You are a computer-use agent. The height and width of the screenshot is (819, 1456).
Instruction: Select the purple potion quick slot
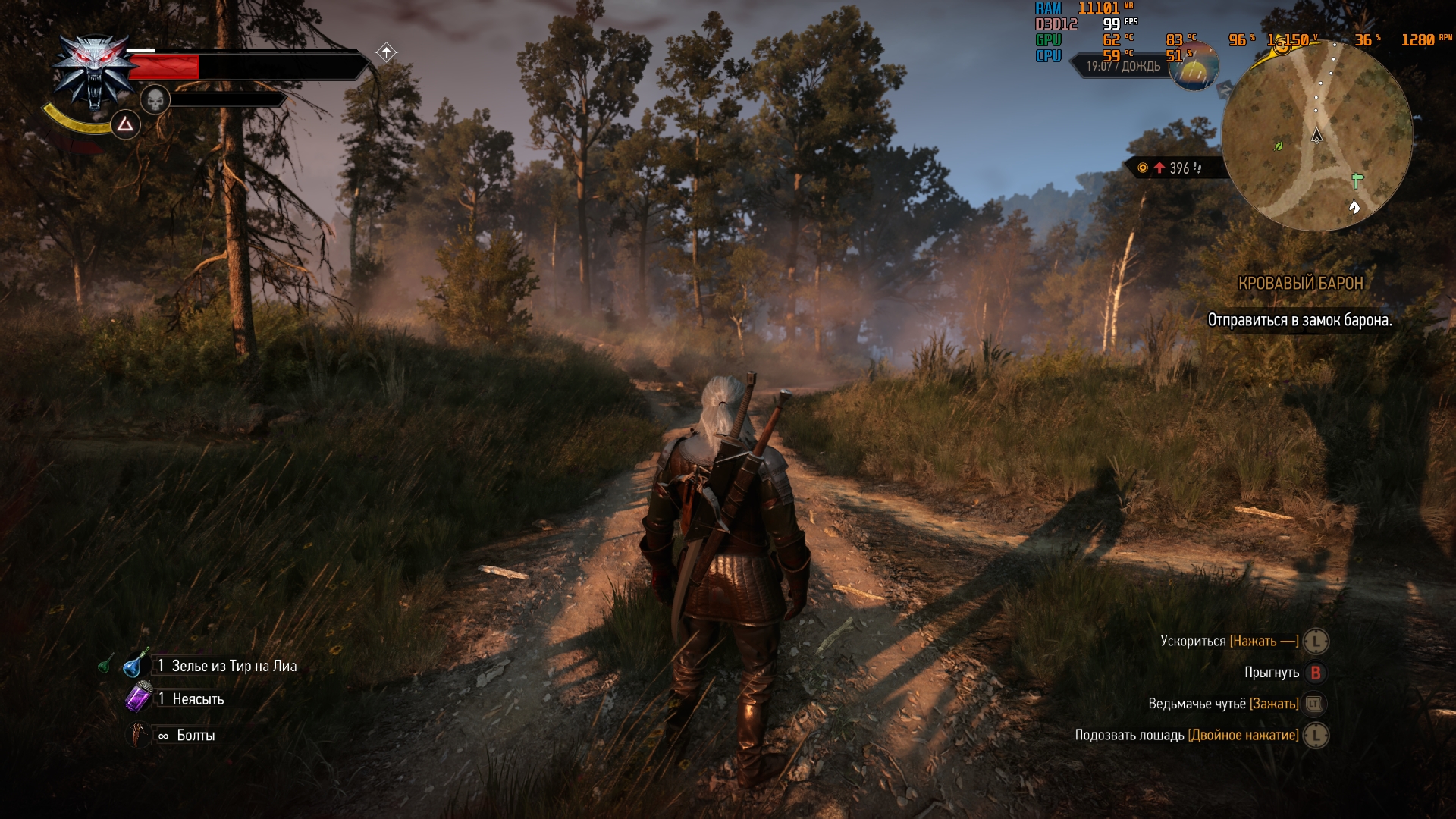click(138, 698)
